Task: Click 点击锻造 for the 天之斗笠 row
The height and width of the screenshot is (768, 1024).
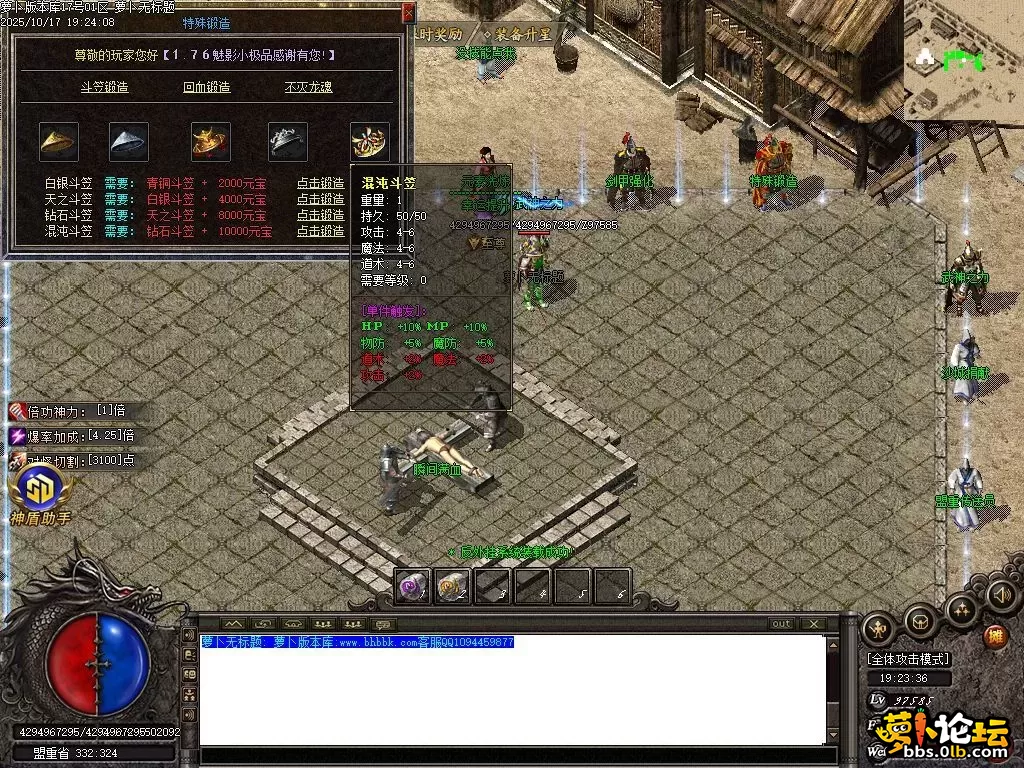Action: tap(320, 200)
